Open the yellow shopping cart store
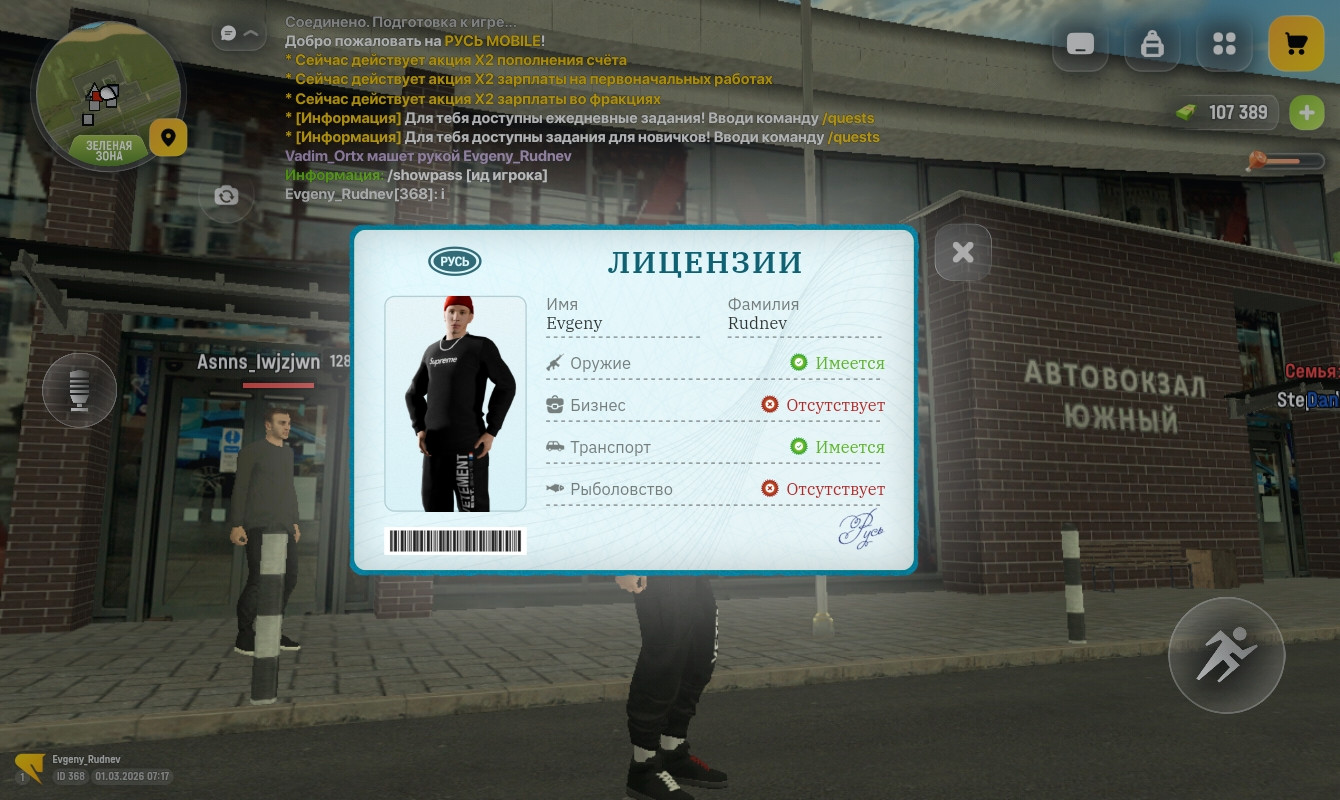1340x800 pixels. pos(1296,43)
